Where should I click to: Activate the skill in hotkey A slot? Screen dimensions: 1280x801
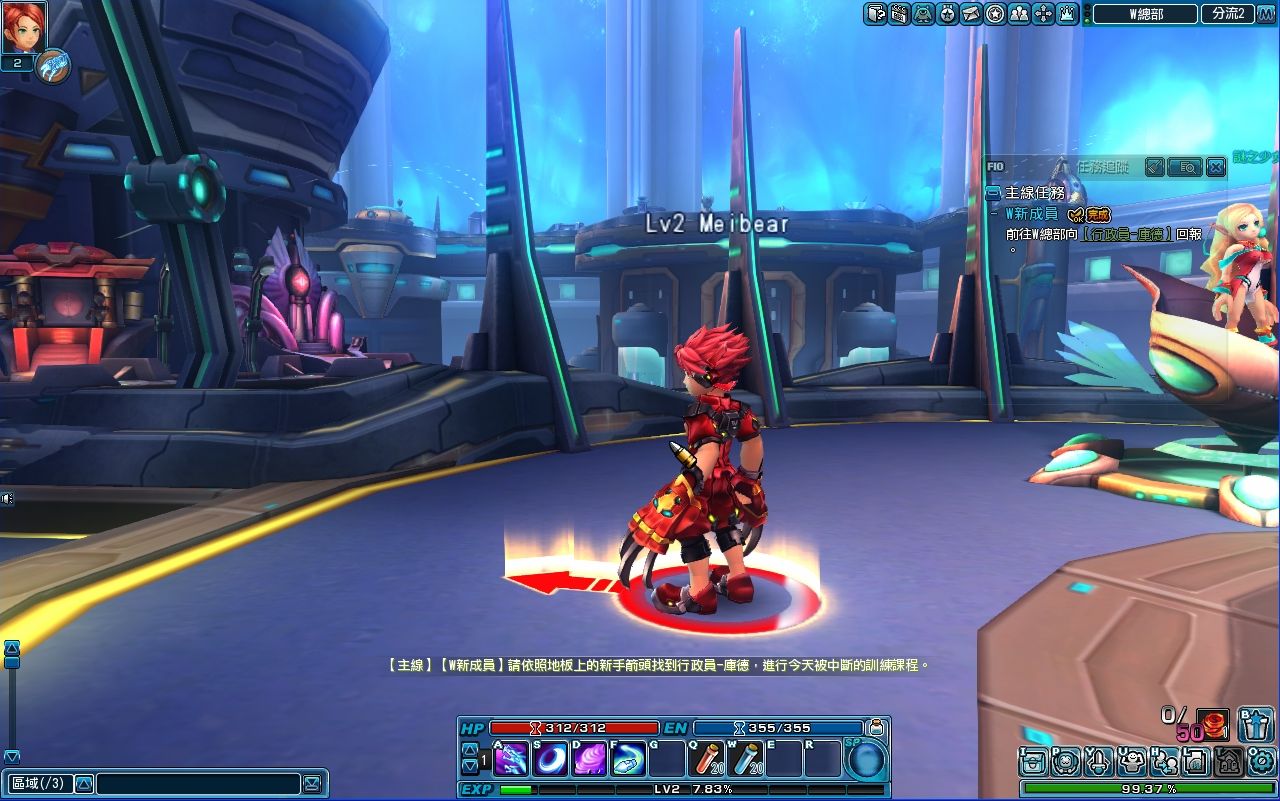point(511,759)
